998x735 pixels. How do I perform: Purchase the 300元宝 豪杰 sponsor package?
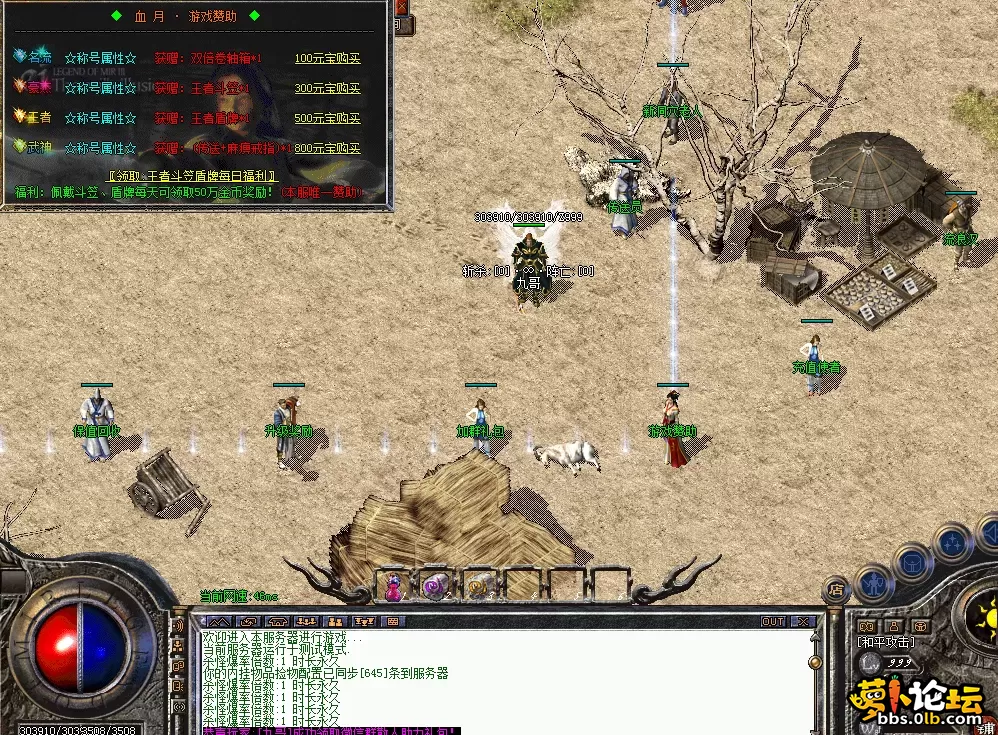pos(327,88)
